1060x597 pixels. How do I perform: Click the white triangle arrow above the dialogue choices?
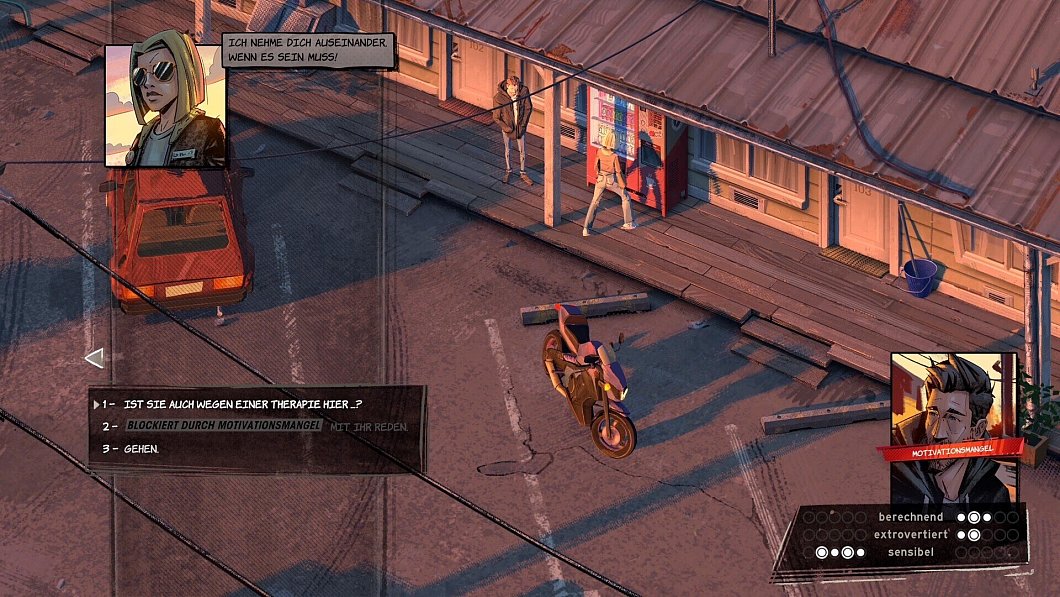point(94,357)
